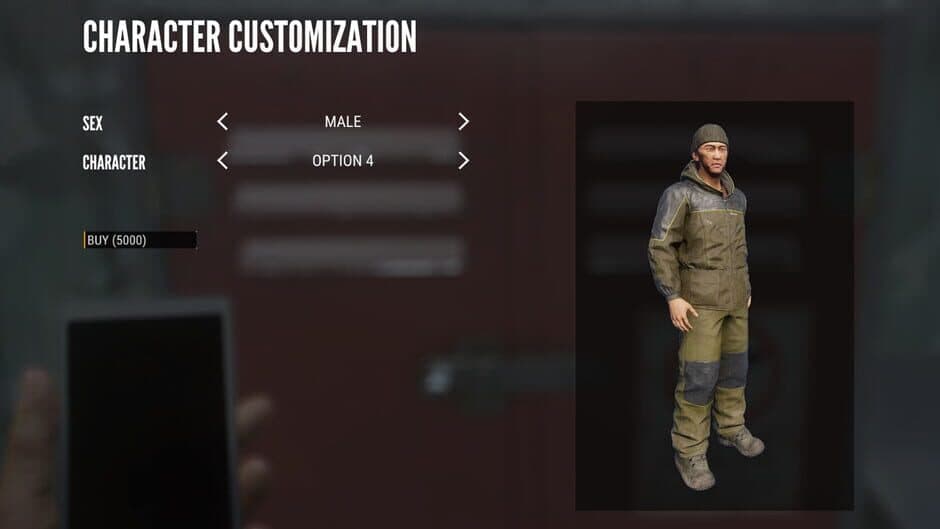Click the left arrow beside Sex
This screenshot has width=940, height=529.
point(222,122)
